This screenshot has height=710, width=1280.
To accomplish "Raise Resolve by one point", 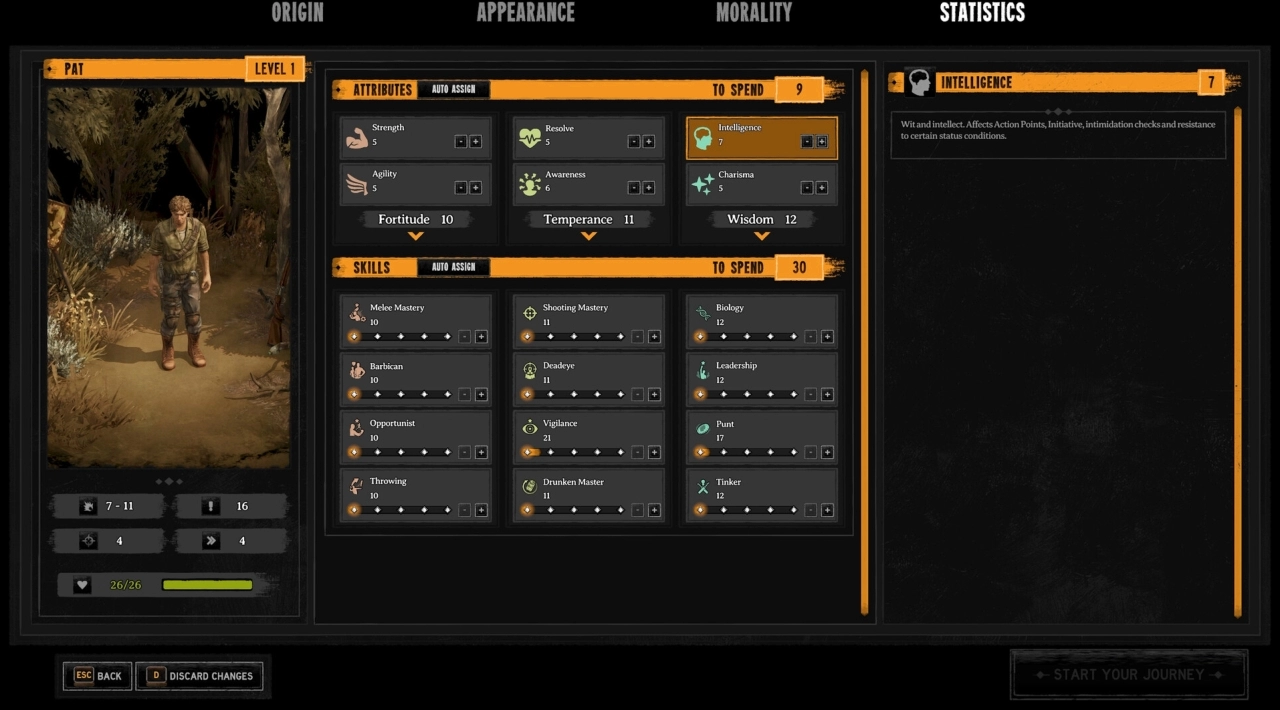I will [x=648, y=142].
